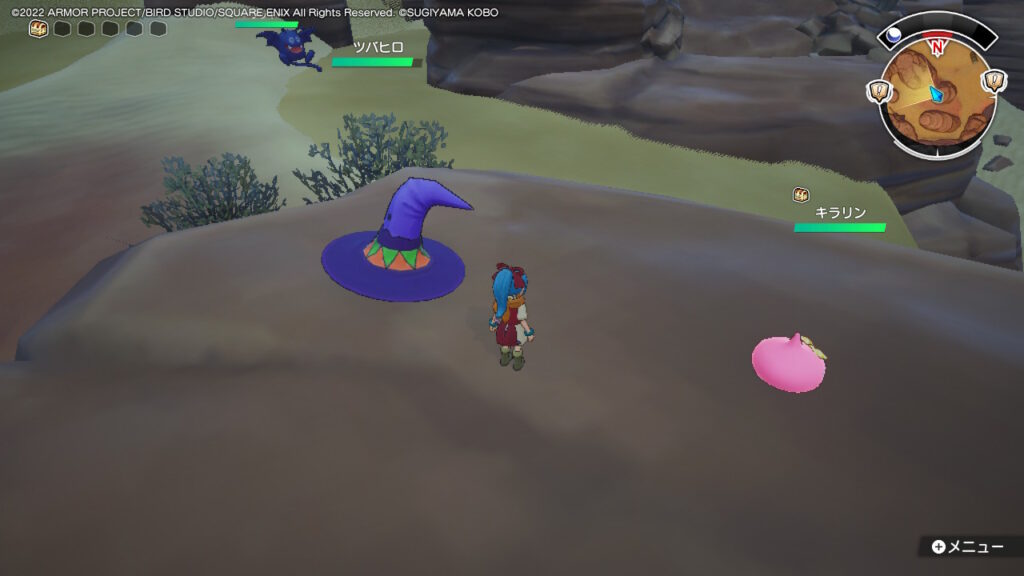Viewport: 1024px width, 576px height.
Task: Click the blue player arrow on the minimap
Action: 936,94
